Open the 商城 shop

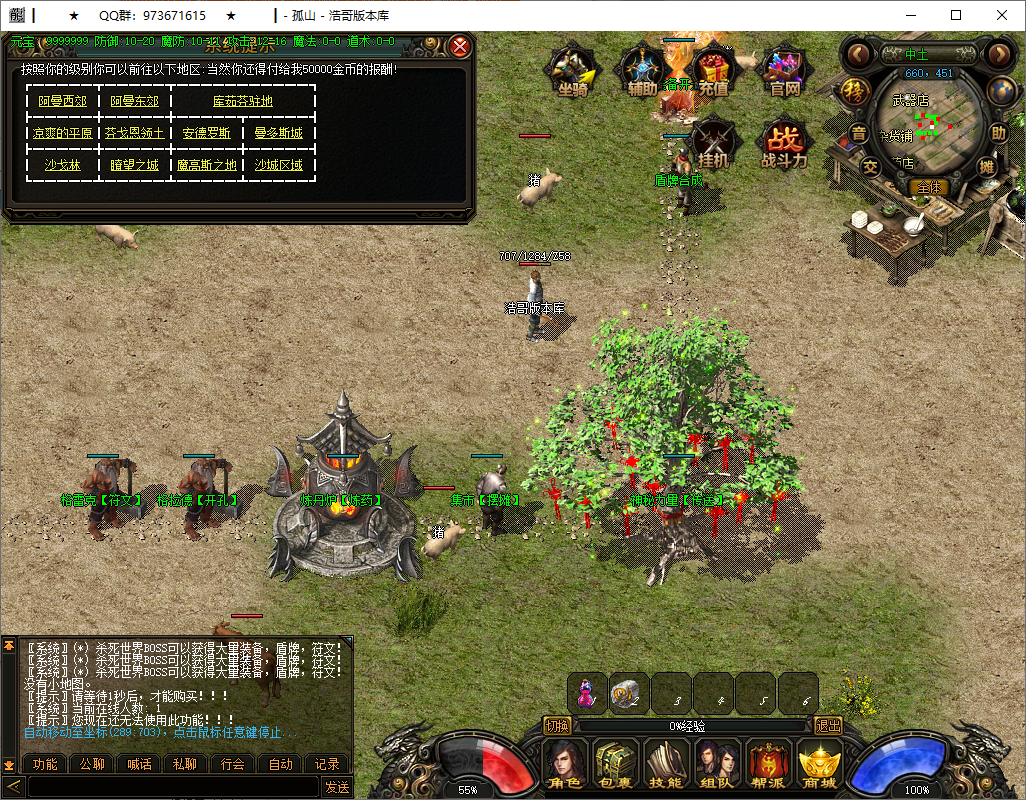[818, 764]
